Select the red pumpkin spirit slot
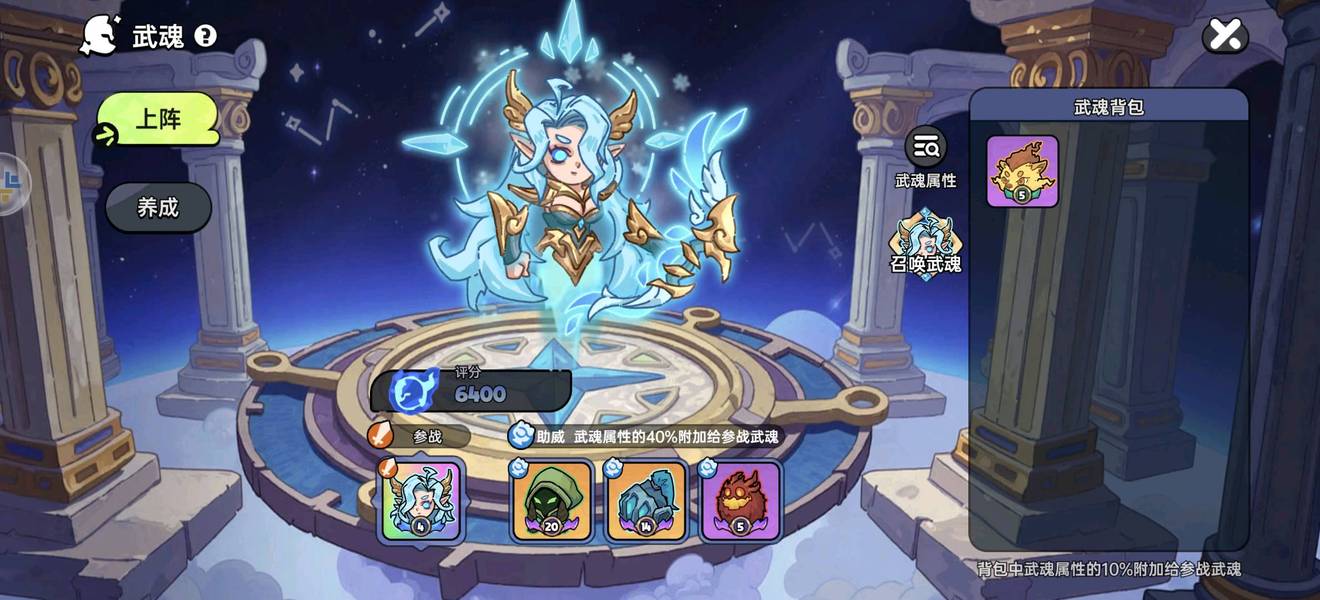The image size is (1320, 600). point(741,500)
